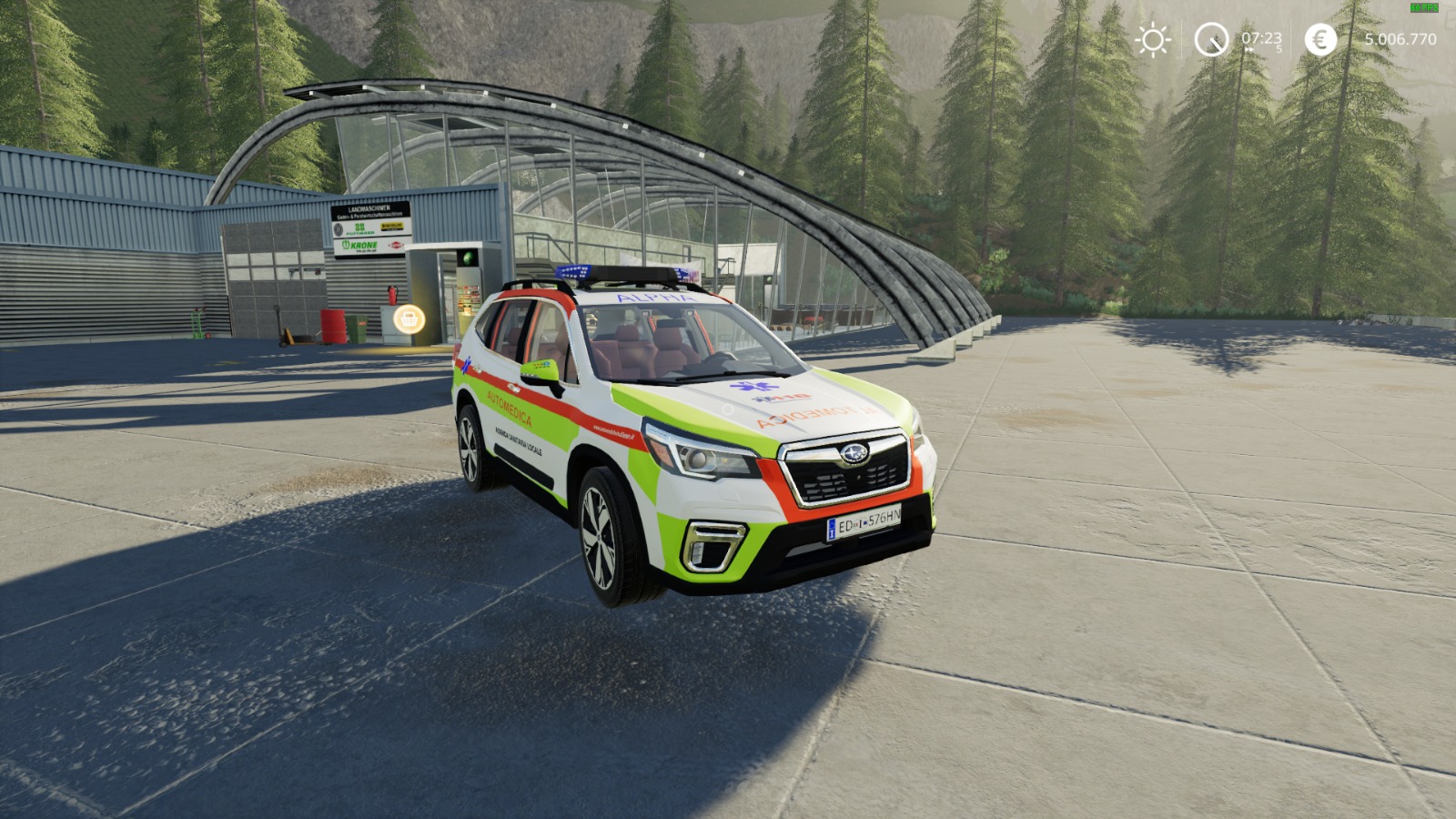Image resolution: width=1456 pixels, height=819 pixels.
Task: Click the LANDMASCHINEN dealership sign
Action: 369,208
